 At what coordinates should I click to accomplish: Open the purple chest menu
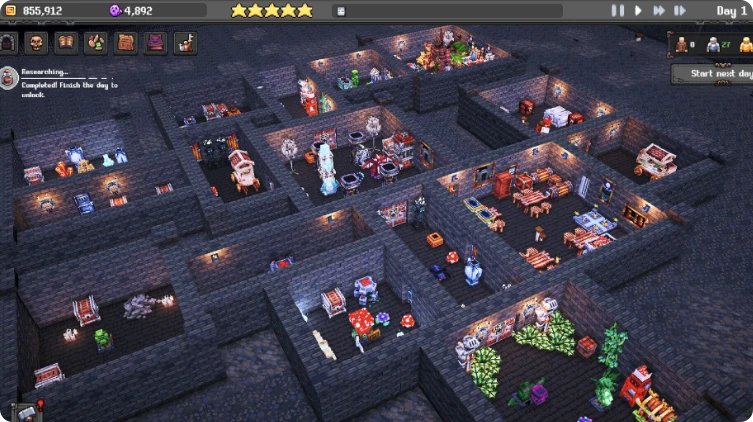(x=156, y=43)
